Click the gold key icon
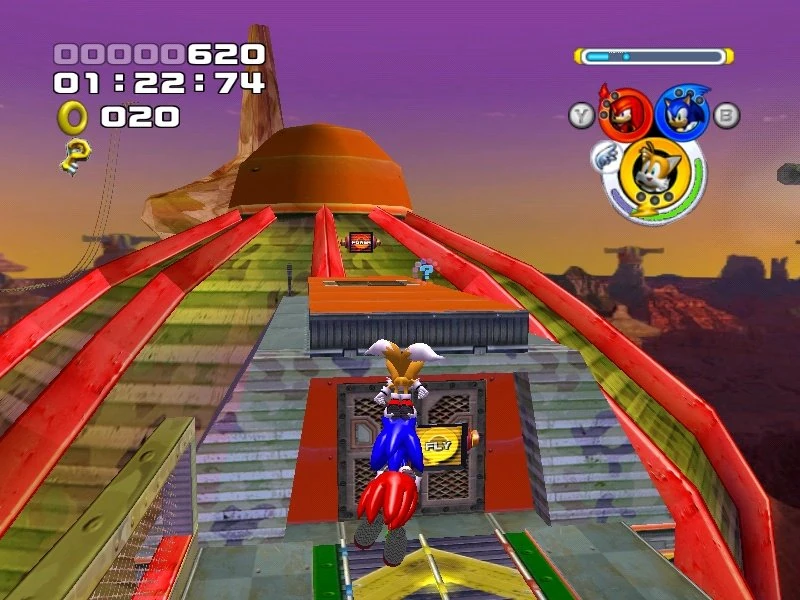Image resolution: width=800 pixels, height=600 pixels. 74,154
